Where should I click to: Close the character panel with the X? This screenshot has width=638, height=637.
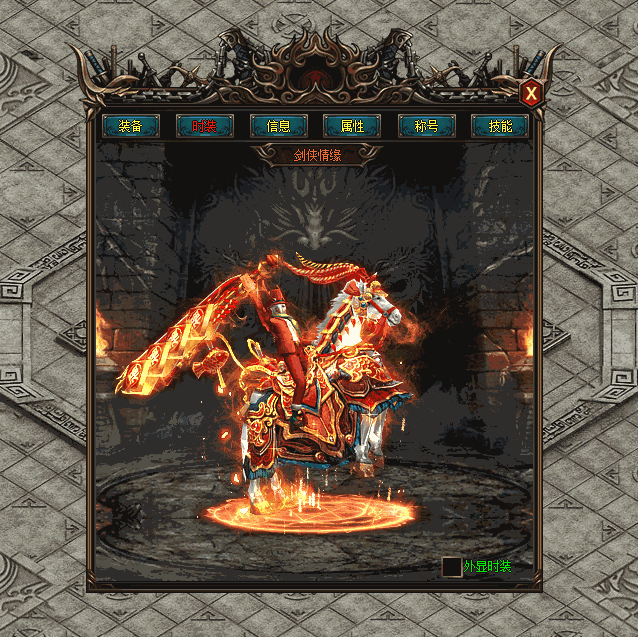coord(532,94)
